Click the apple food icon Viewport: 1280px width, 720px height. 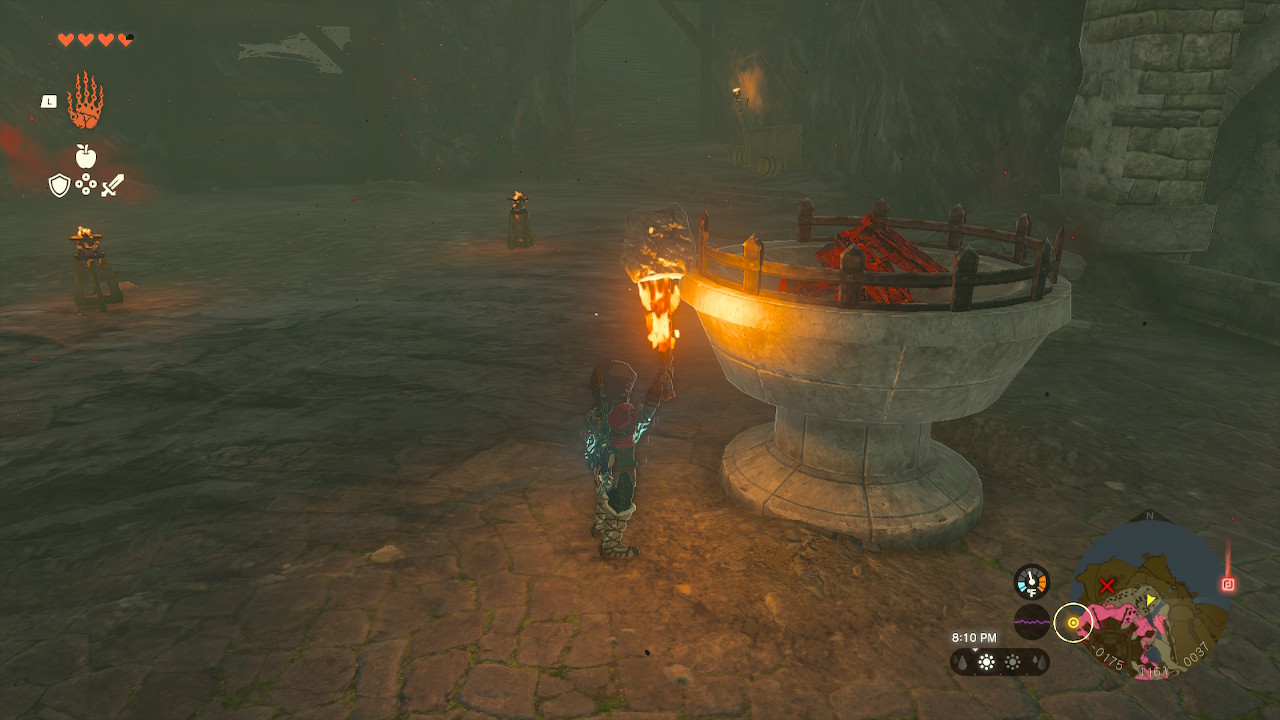(85, 154)
